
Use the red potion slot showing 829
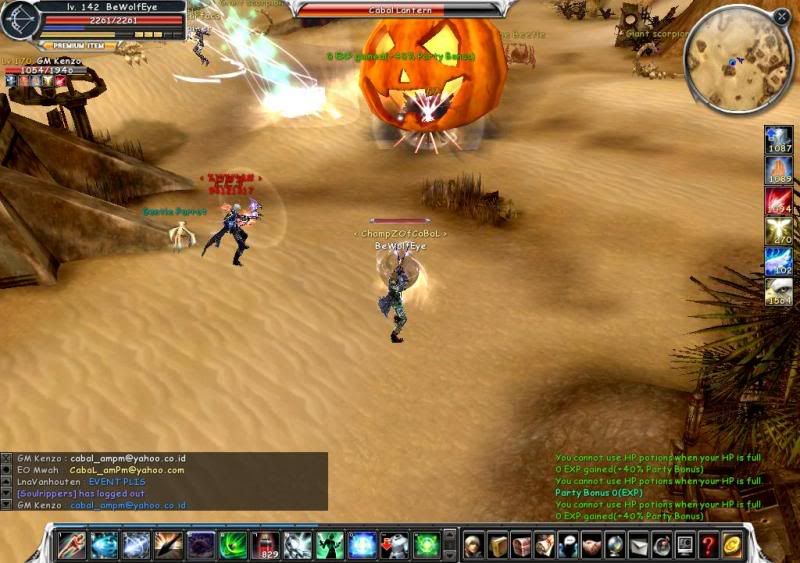[266, 545]
